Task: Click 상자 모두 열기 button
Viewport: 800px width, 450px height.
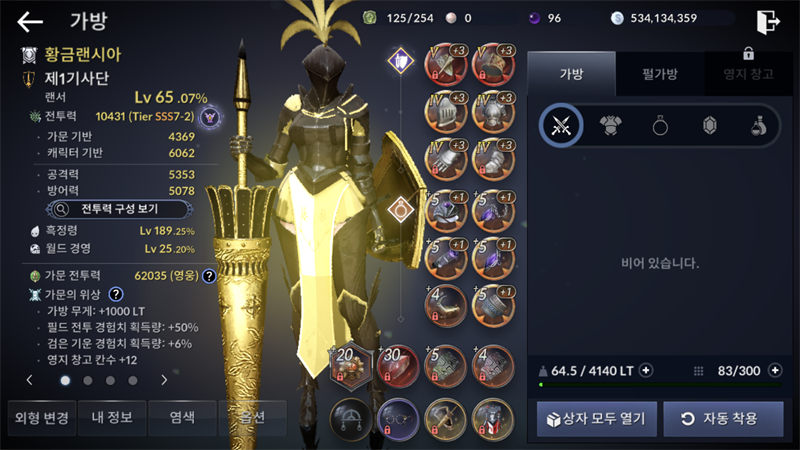Action: pyautogui.click(x=597, y=418)
